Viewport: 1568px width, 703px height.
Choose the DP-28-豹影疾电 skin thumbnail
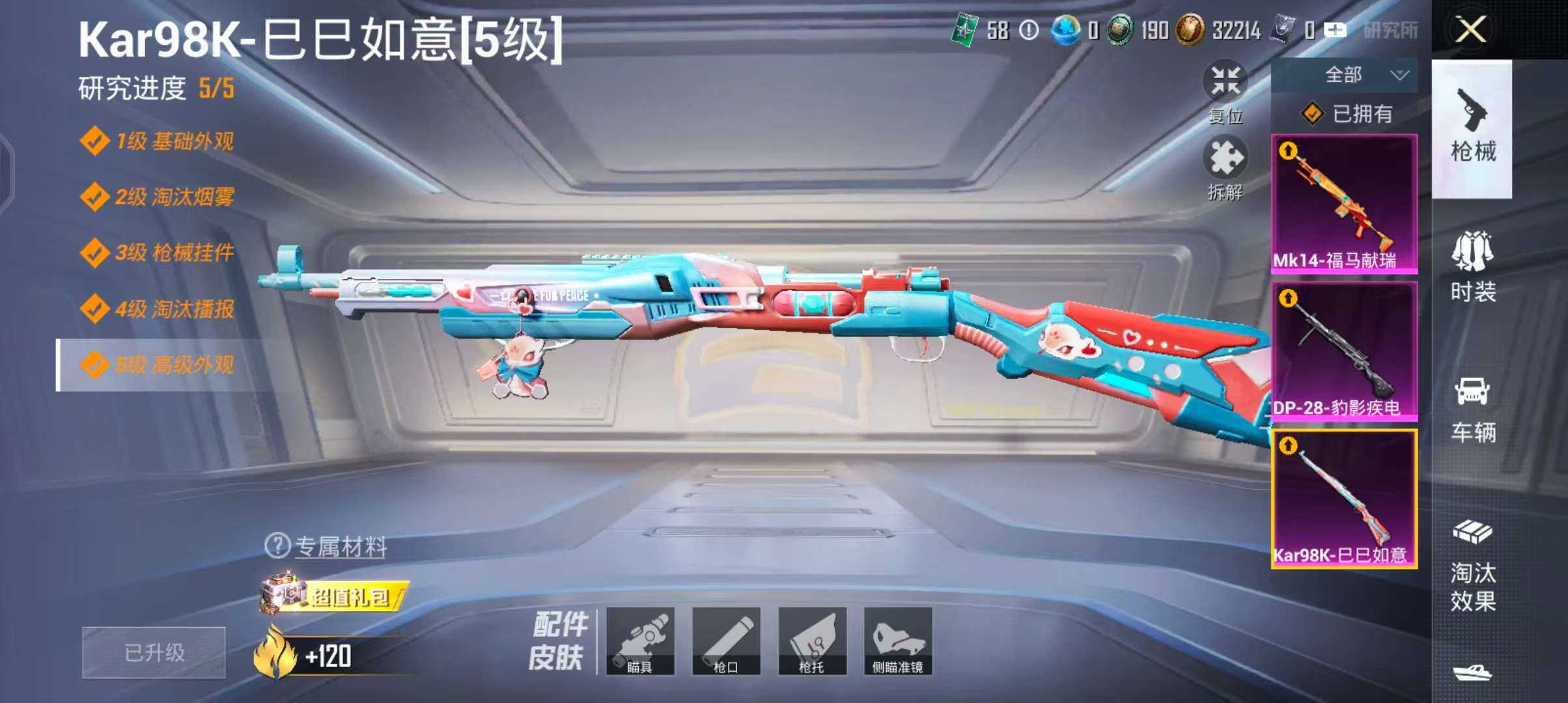click(x=1344, y=351)
